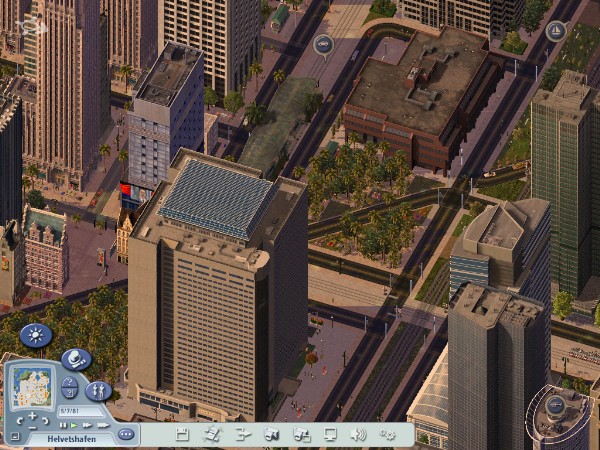Open audio settings with the speaker icon

[358, 434]
